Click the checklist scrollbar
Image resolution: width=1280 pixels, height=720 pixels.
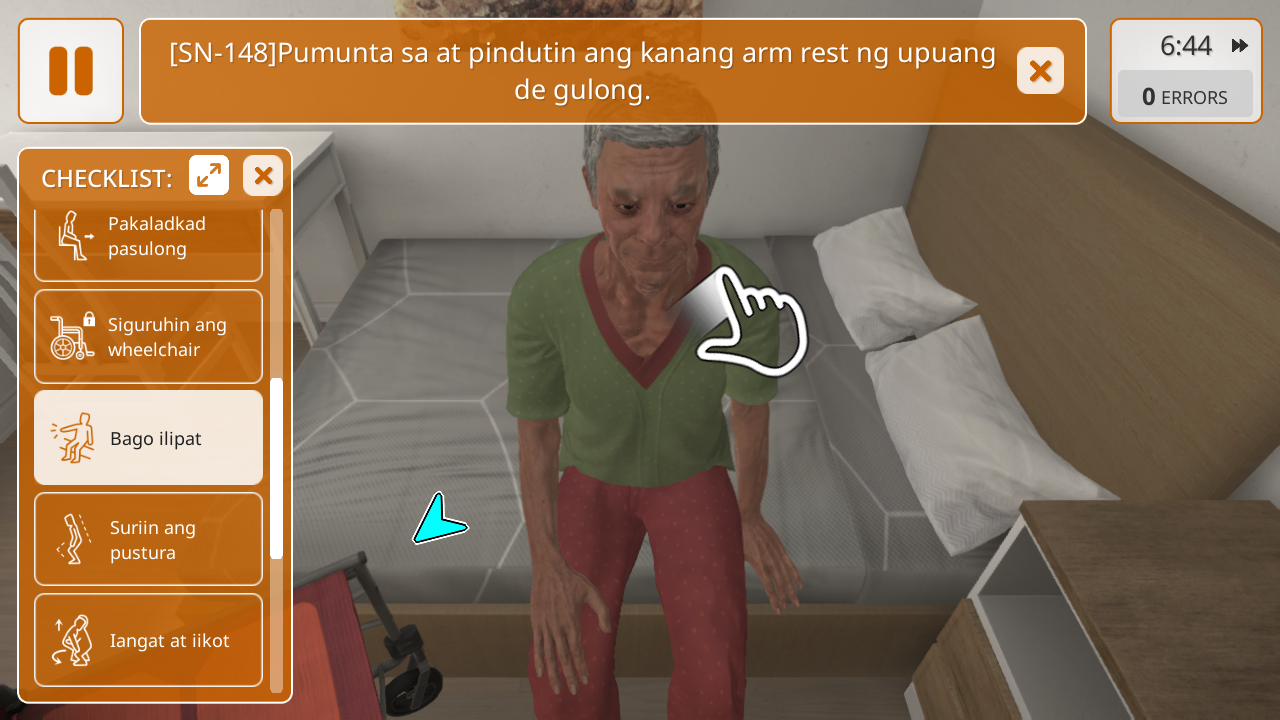point(277,468)
